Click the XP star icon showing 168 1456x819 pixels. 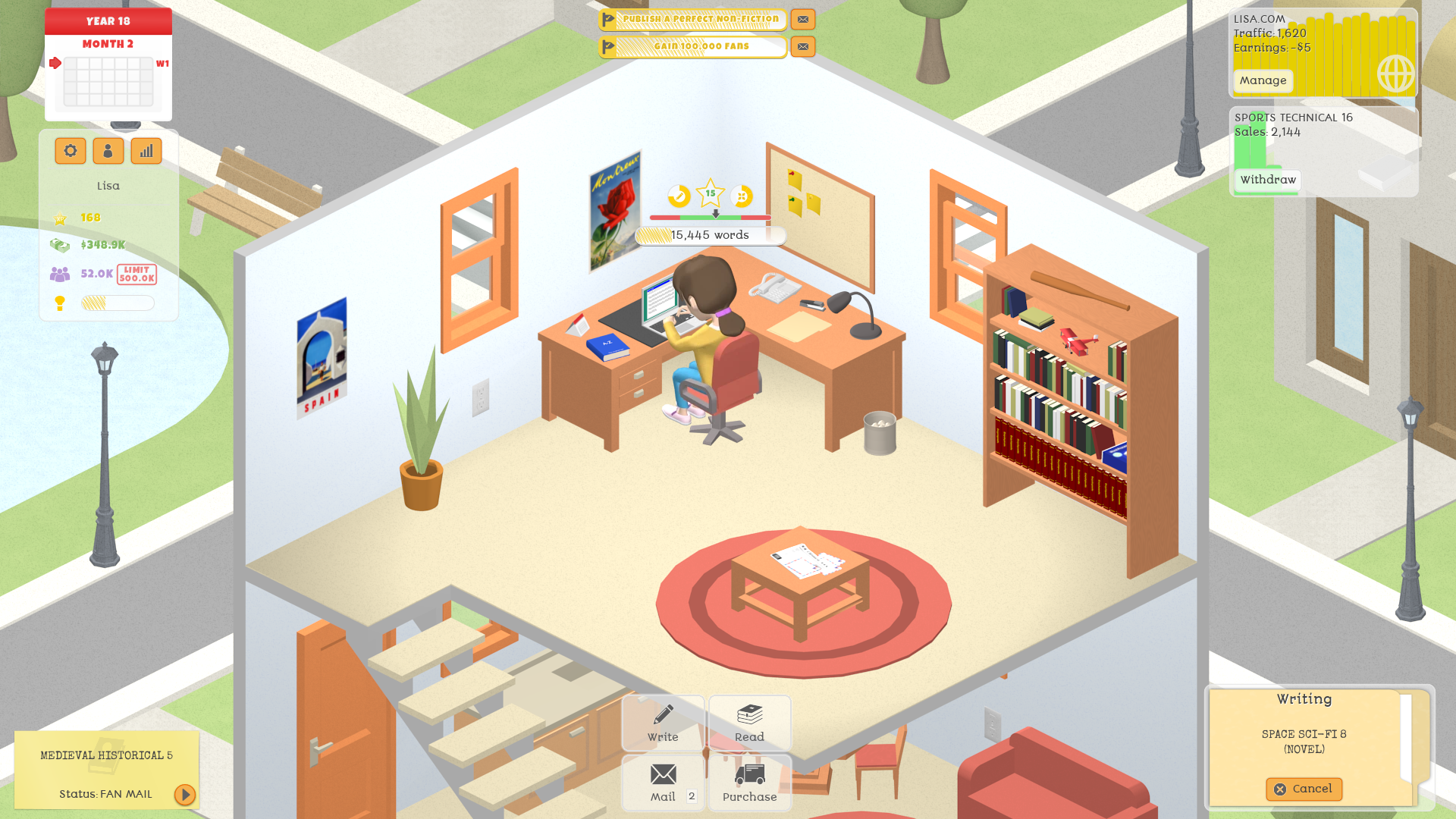point(60,217)
